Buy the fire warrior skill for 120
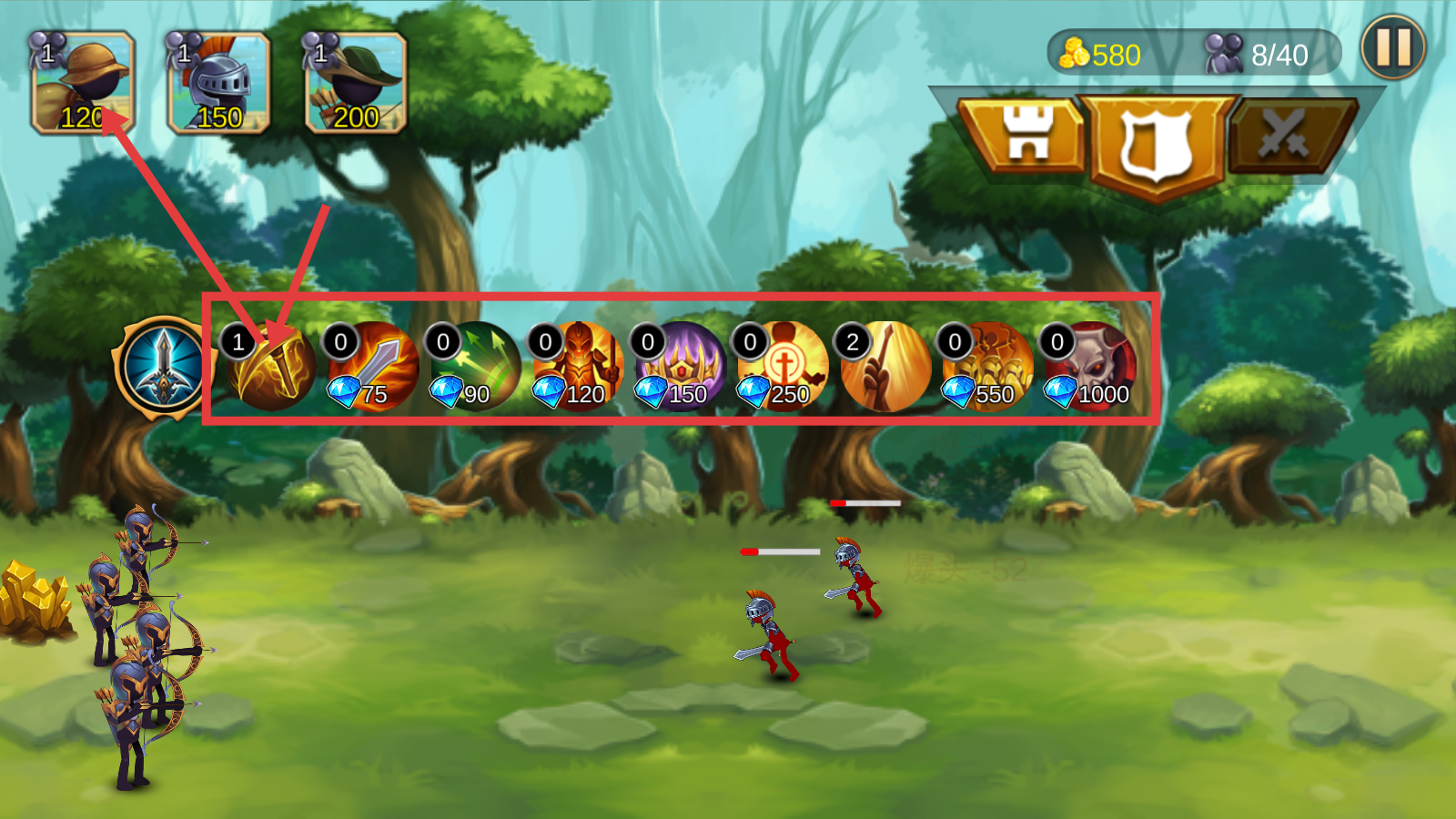The image size is (1456, 819). [579, 367]
